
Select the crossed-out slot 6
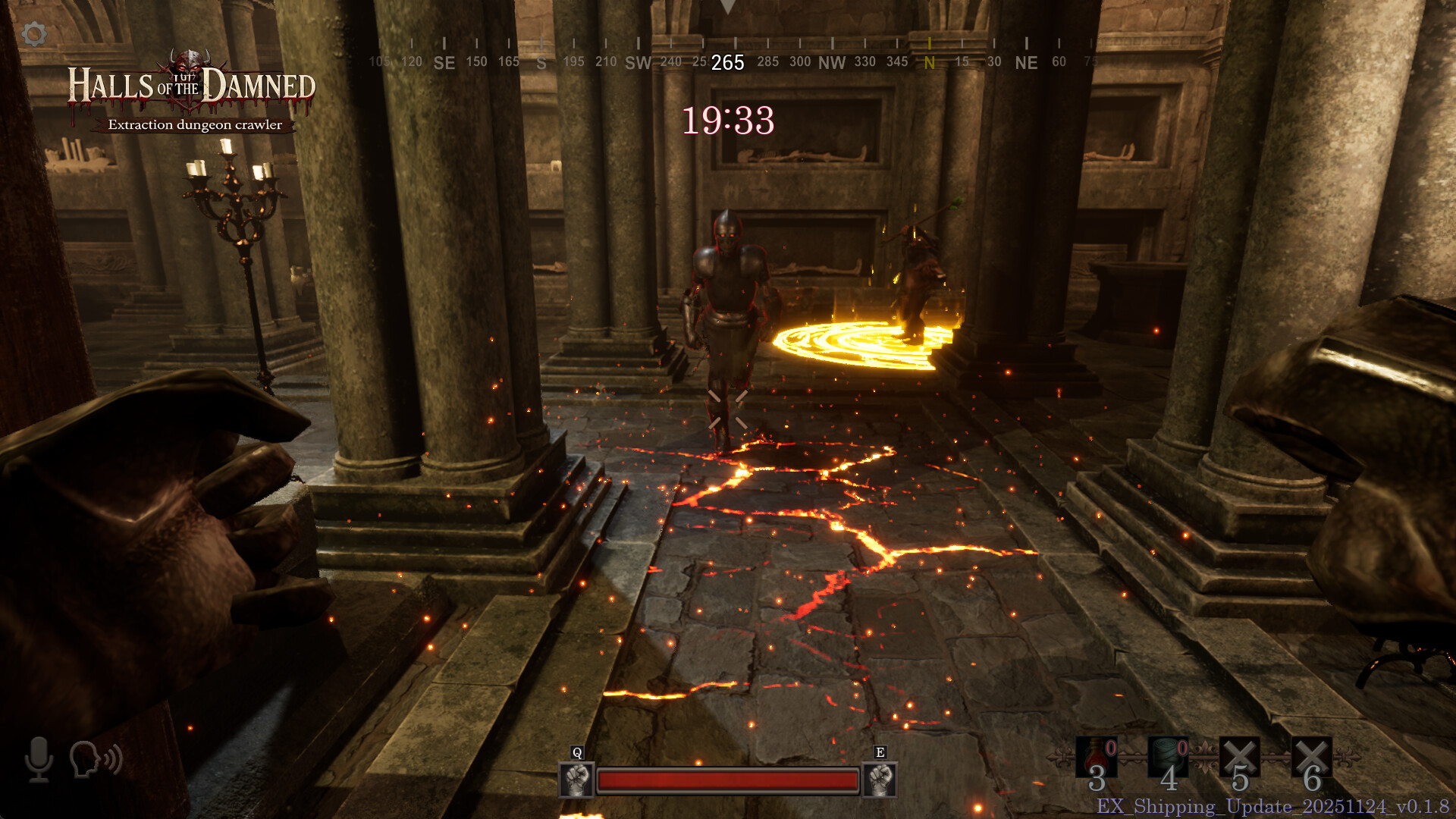1312,758
